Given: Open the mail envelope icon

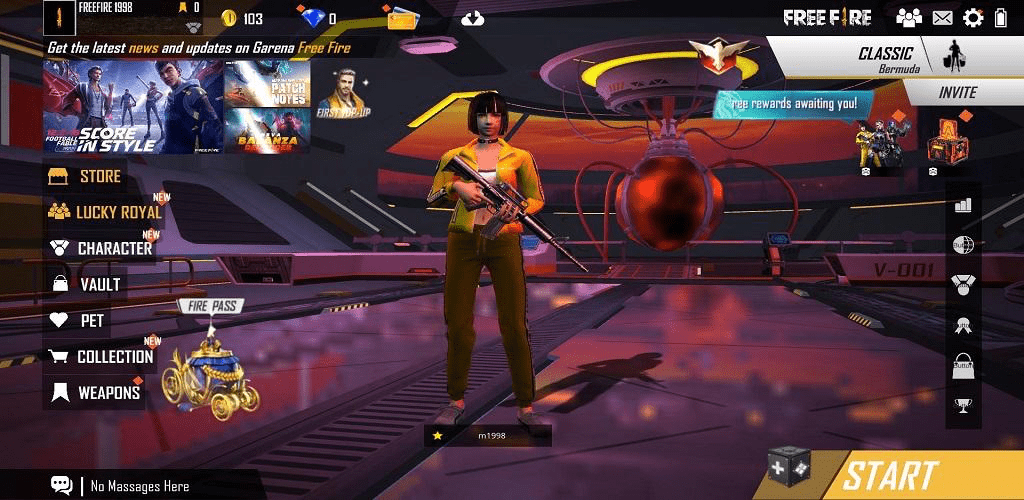Looking at the screenshot, I should coord(942,18).
